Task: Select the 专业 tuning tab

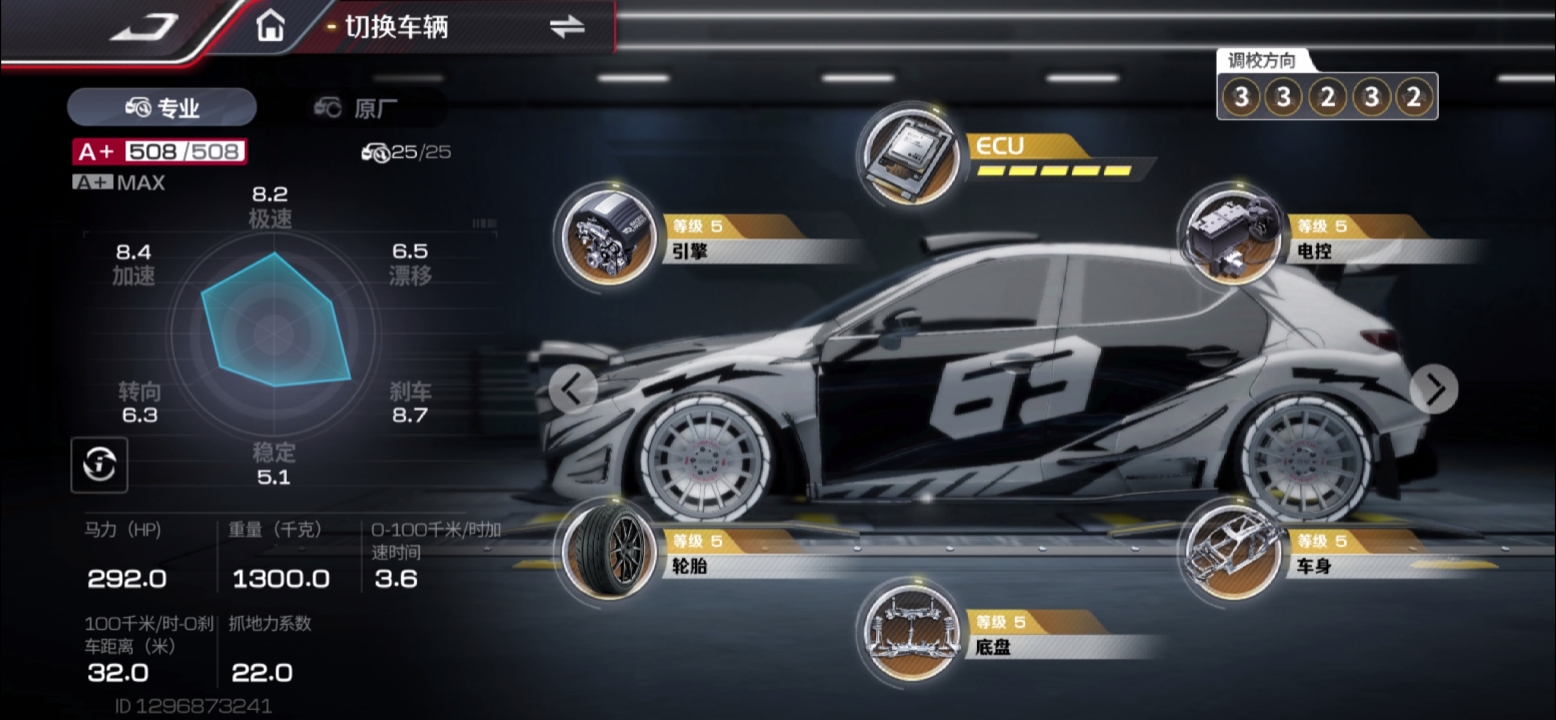Action: [162, 108]
